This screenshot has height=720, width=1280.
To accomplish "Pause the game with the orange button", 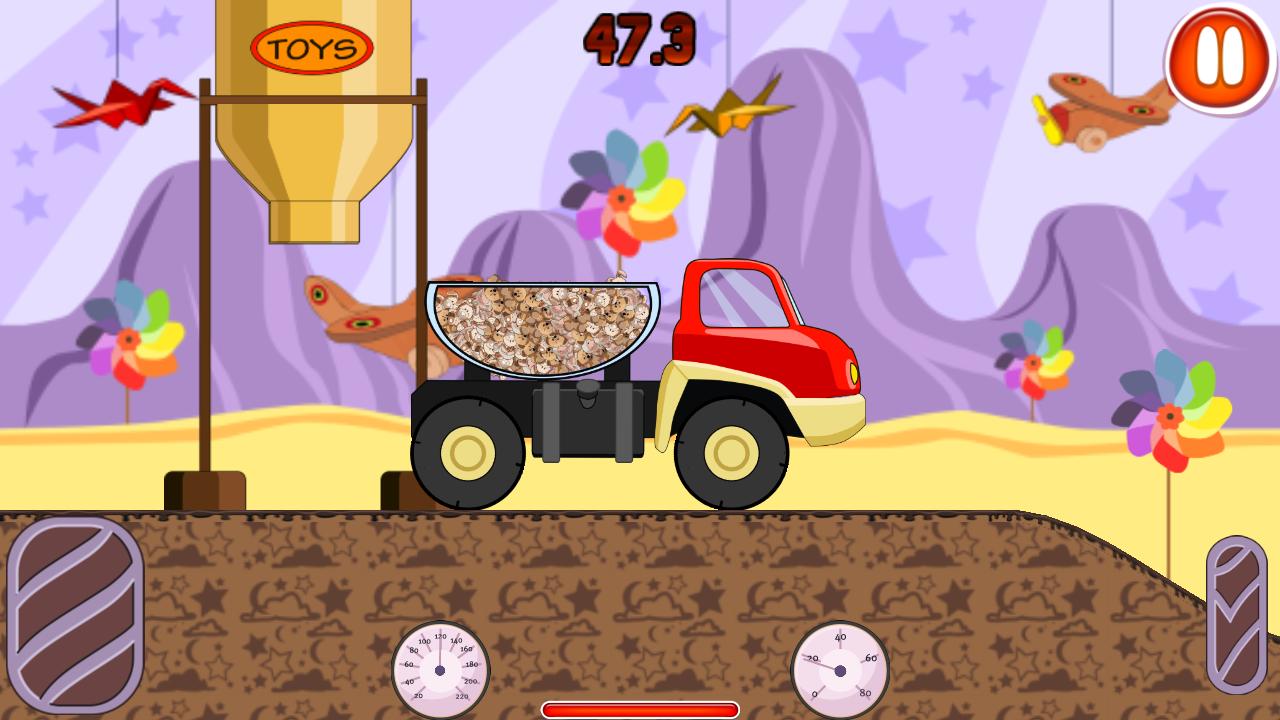I will coord(1219,58).
